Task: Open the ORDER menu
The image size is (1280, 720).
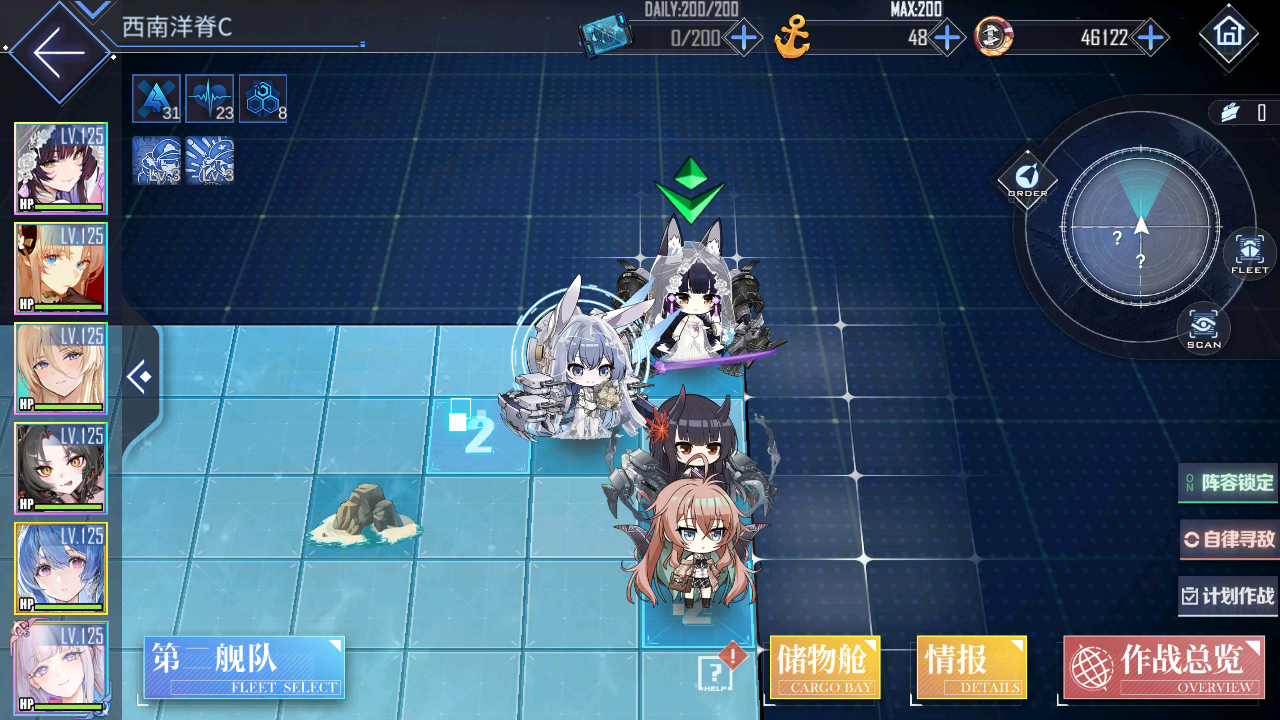Action: tap(1027, 180)
